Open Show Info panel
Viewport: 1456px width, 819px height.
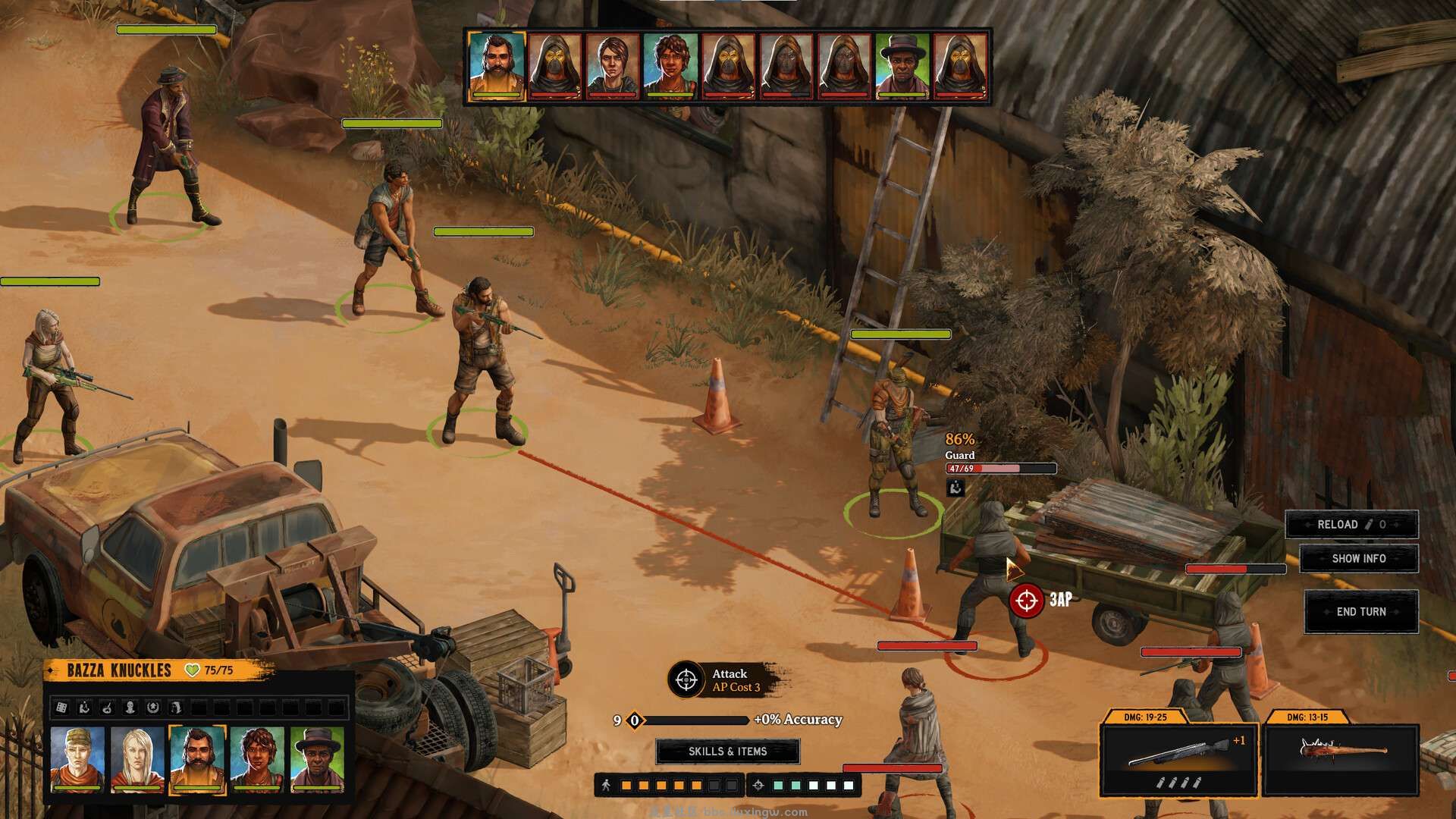[1358, 559]
